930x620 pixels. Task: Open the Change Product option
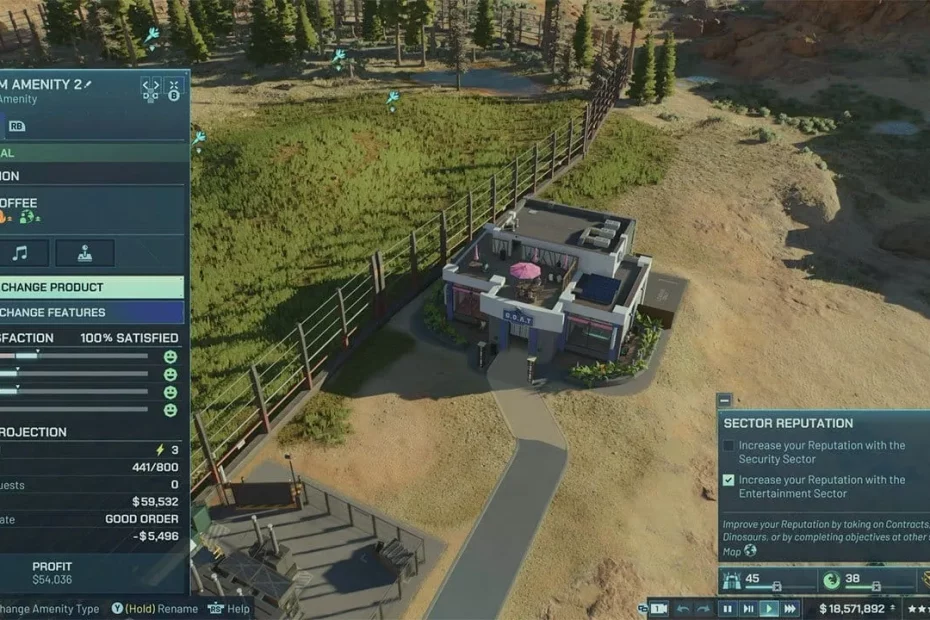[x=90, y=287]
